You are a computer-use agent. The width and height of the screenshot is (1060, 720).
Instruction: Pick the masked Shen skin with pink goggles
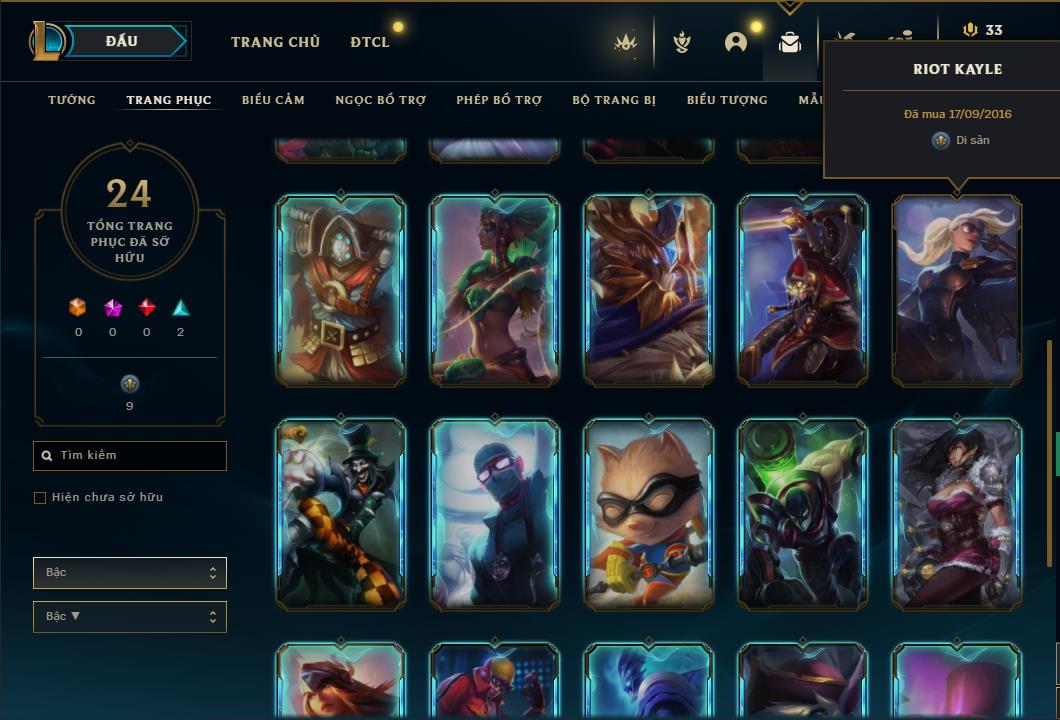(x=495, y=514)
